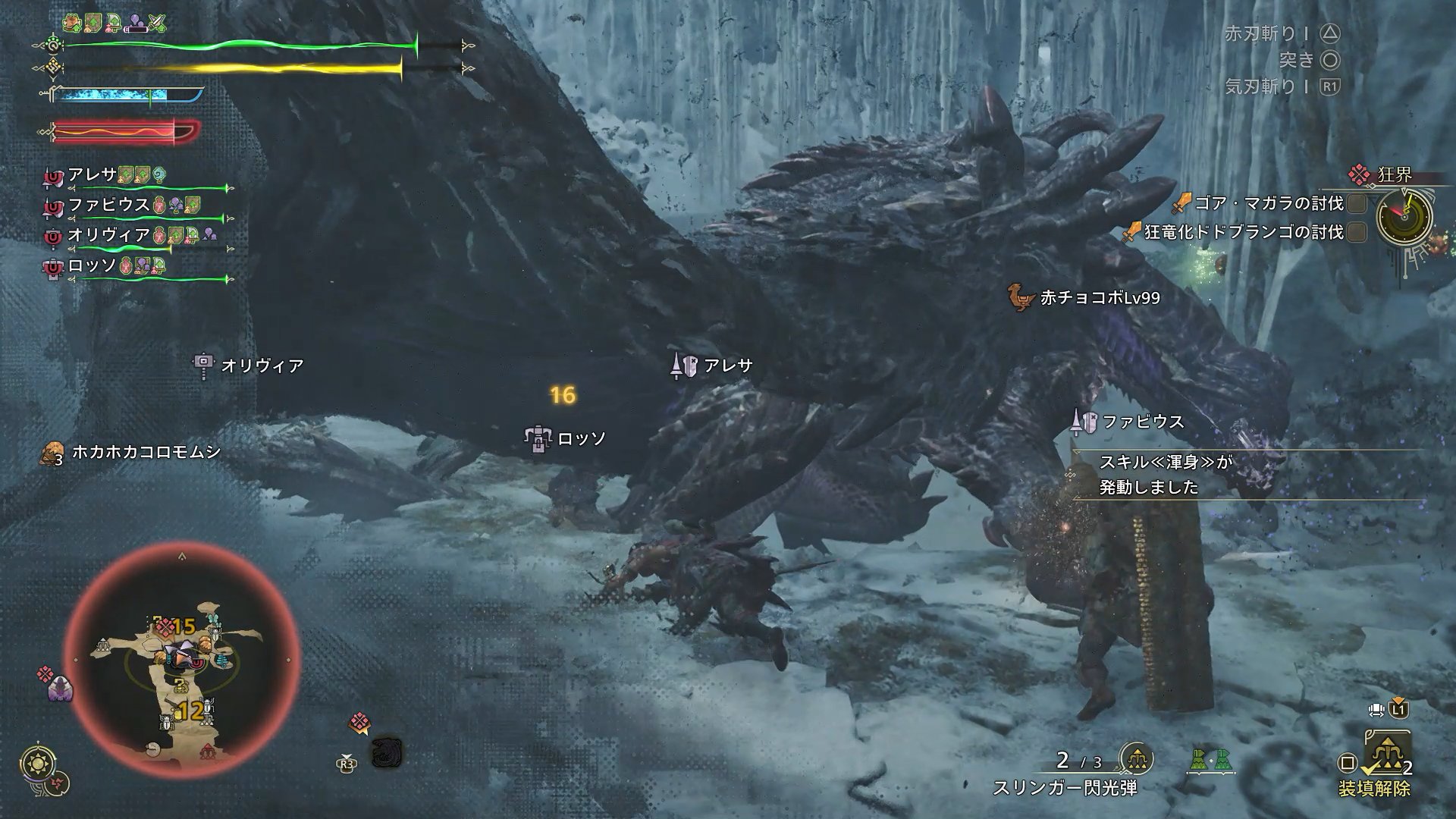The width and height of the screenshot is (1456, 819).
Task: Click the 狂界 frenzy status label
Action: (x=1394, y=175)
